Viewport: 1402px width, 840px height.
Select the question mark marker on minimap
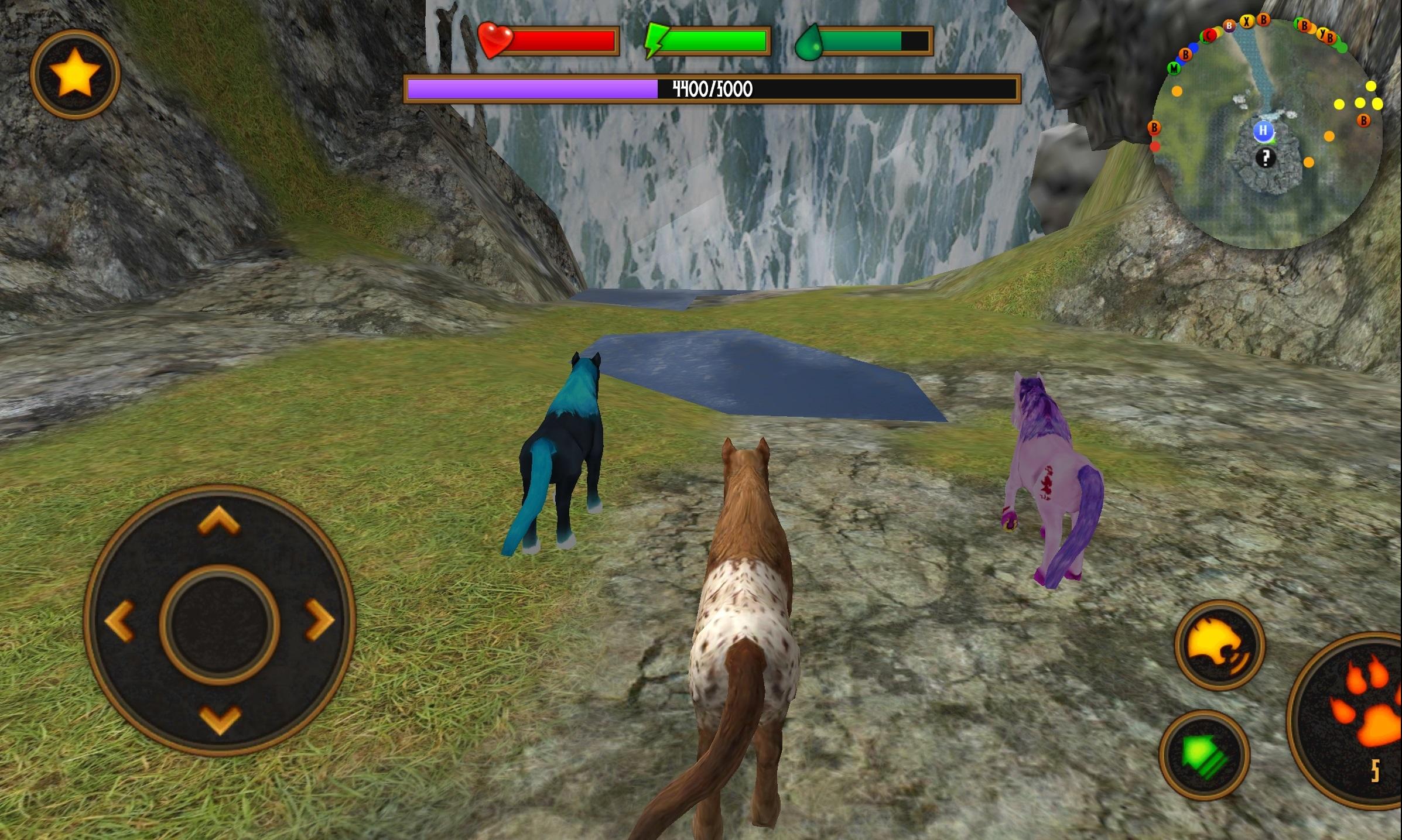[x=1266, y=157]
